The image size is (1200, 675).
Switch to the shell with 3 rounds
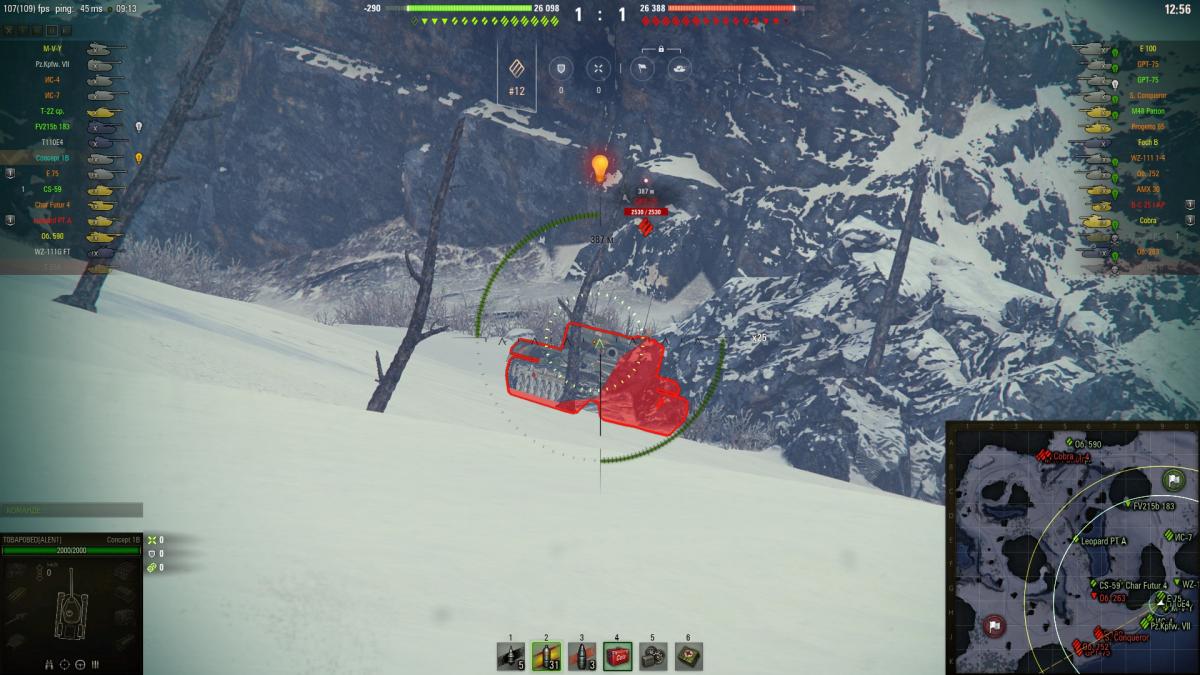tap(582, 656)
